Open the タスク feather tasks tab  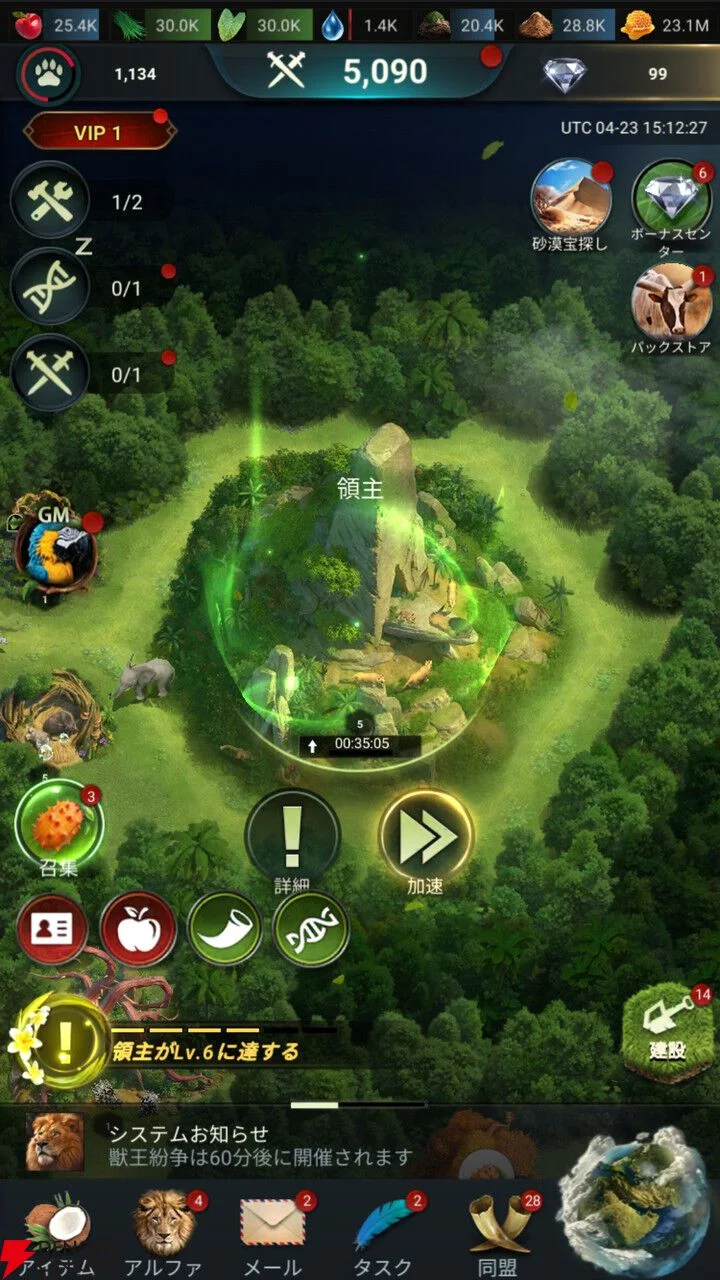coord(383,1230)
